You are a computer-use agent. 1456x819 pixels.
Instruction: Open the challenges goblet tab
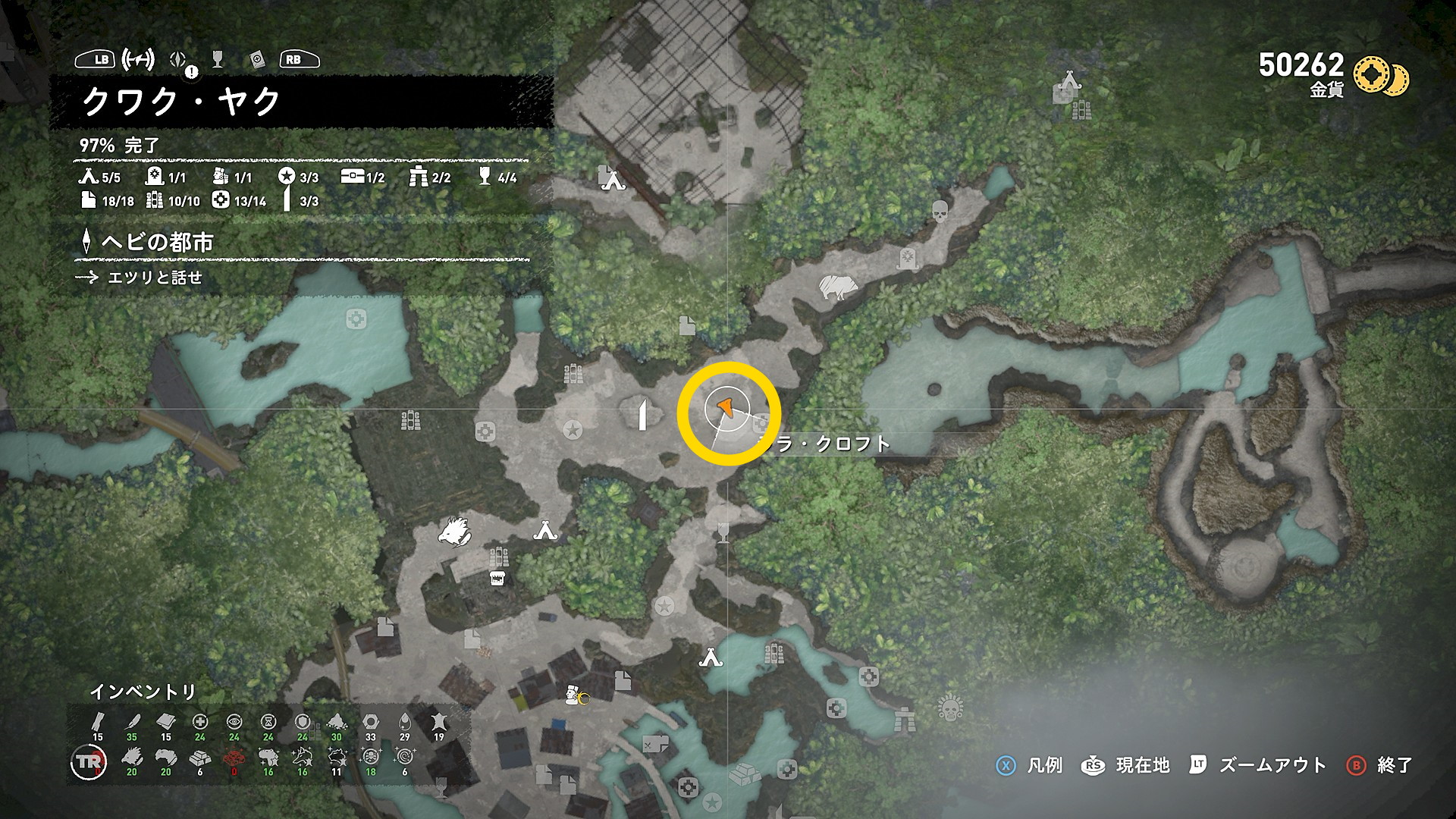(218, 59)
